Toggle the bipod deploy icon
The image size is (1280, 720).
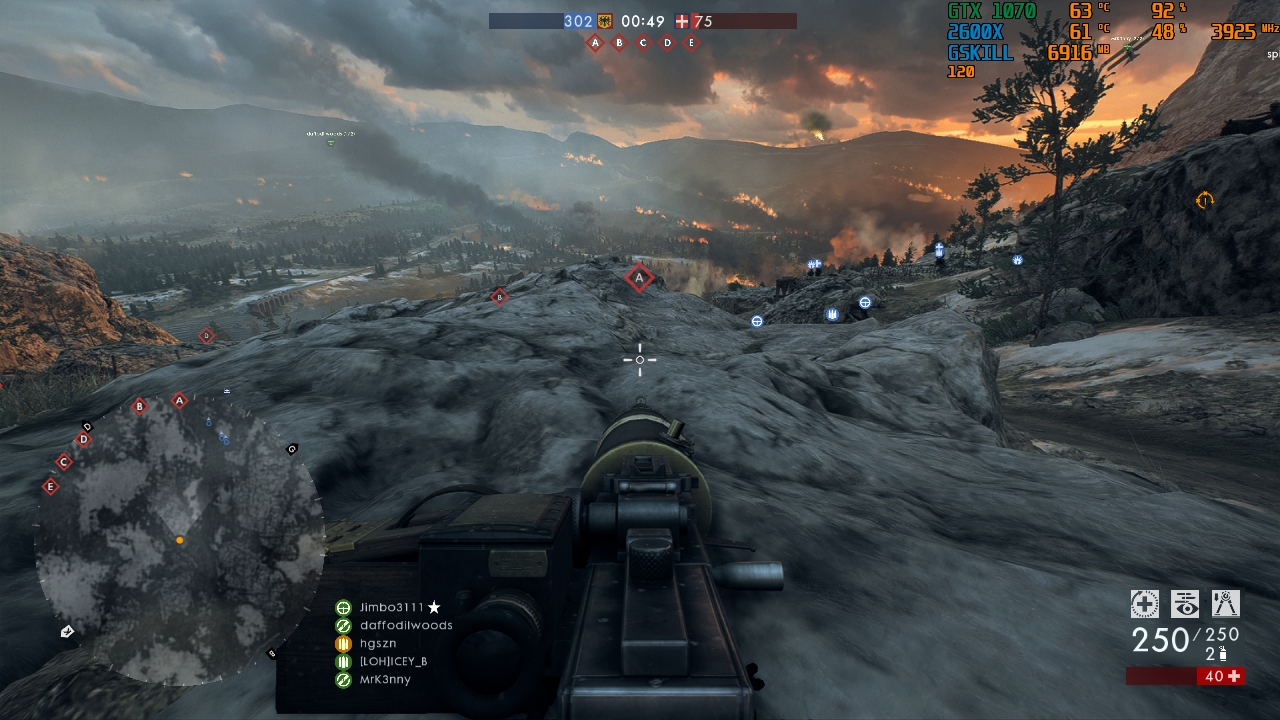pyautogui.click(x=1225, y=604)
